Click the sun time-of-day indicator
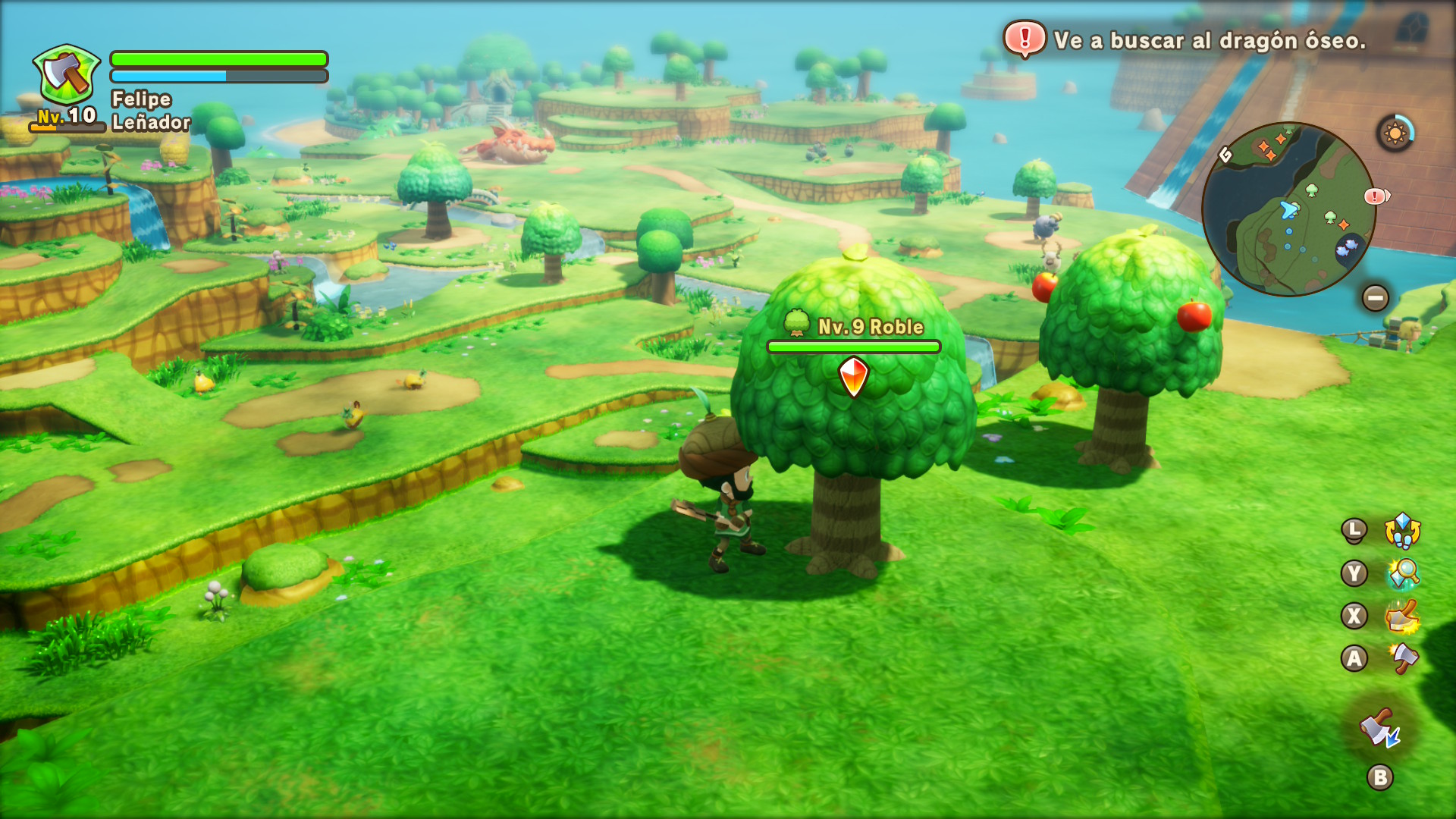The height and width of the screenshot is (819, 1456). 1395,133
